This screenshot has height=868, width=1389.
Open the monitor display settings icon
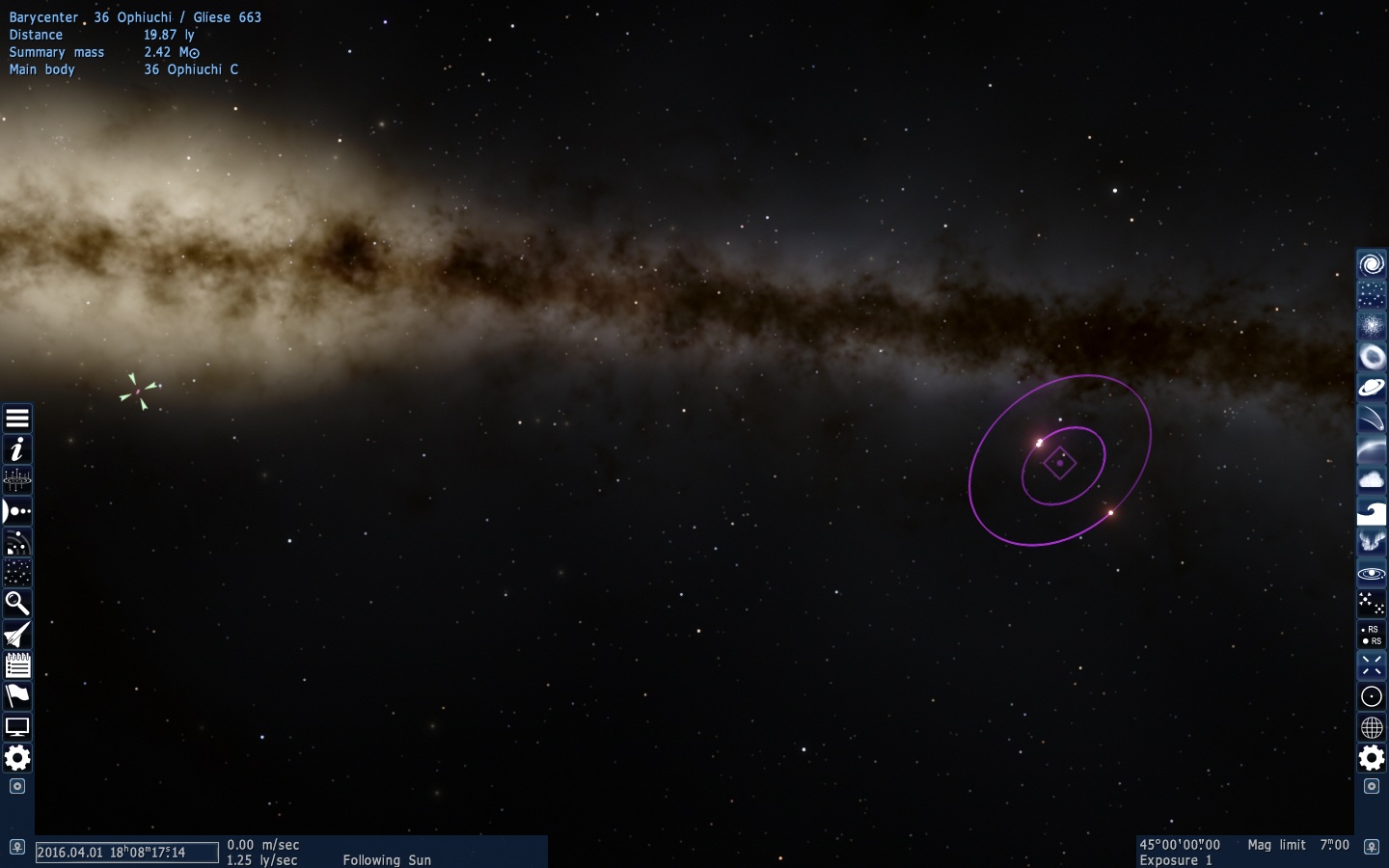[17, 727]
